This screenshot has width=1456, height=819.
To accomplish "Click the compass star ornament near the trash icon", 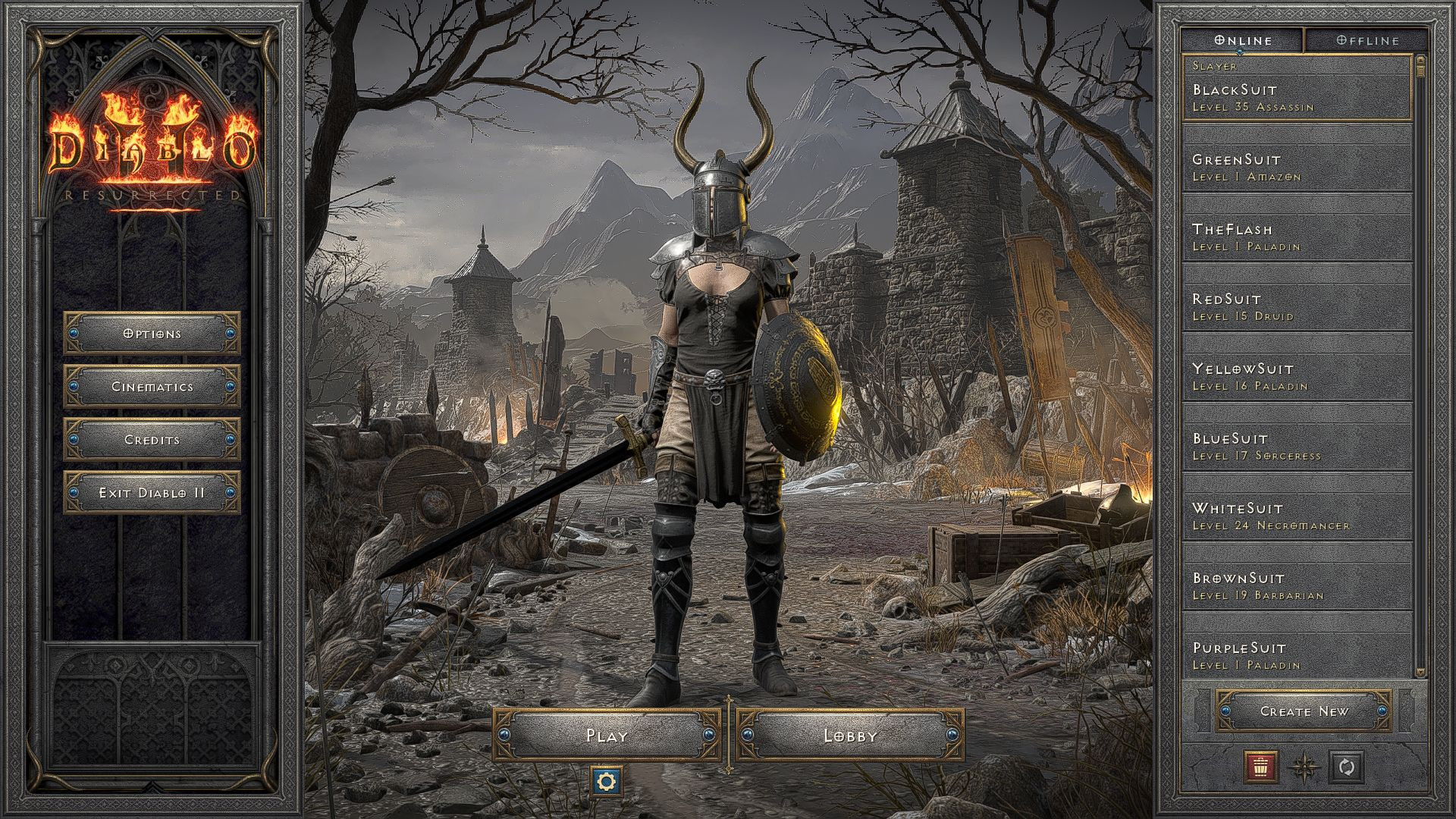I will [1306, 768].
